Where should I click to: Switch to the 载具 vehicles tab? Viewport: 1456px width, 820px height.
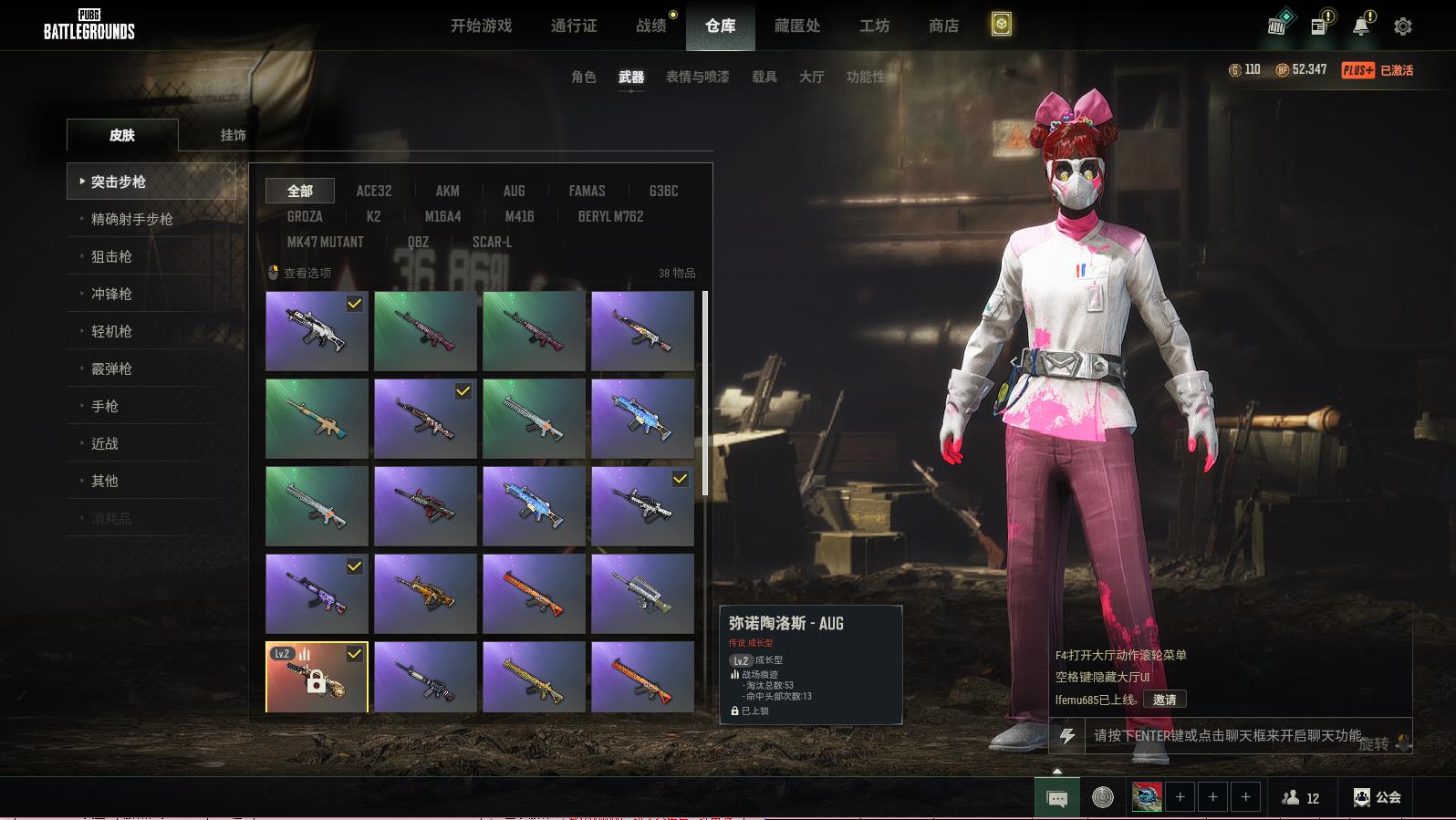pyautogui.click(x=764, y=77)
